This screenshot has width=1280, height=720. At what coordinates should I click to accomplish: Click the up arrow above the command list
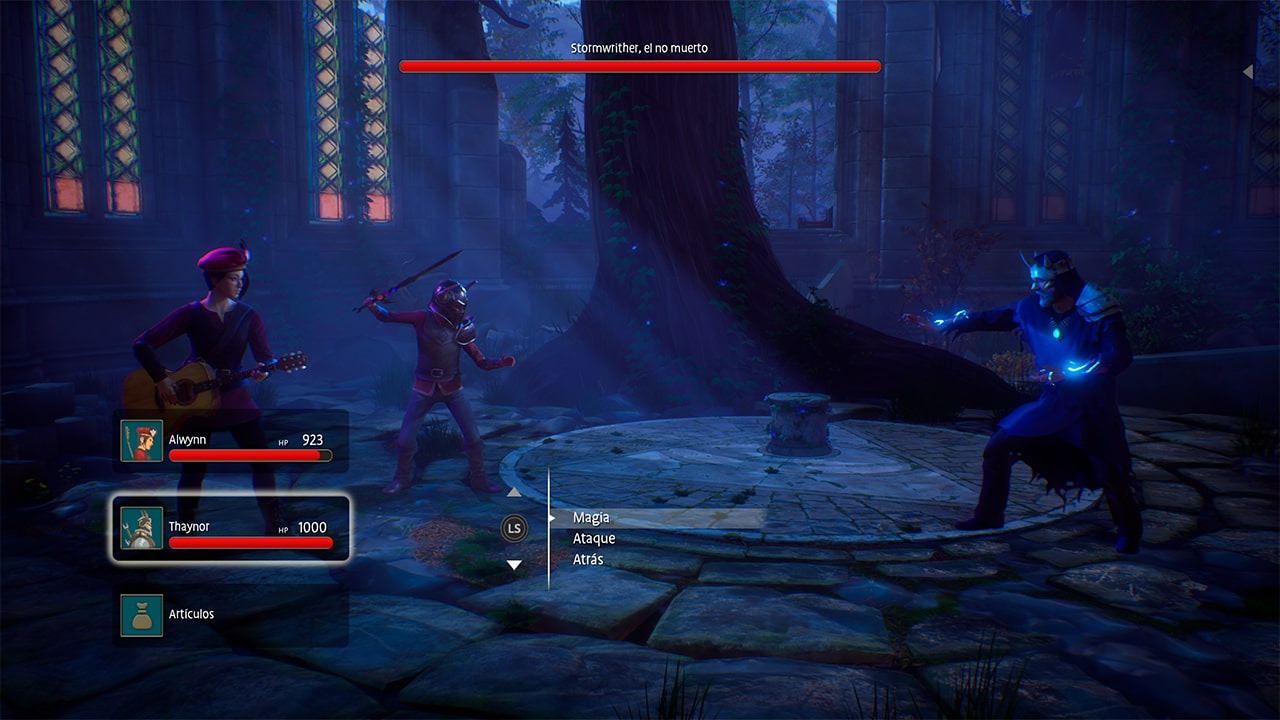point(514,492)
